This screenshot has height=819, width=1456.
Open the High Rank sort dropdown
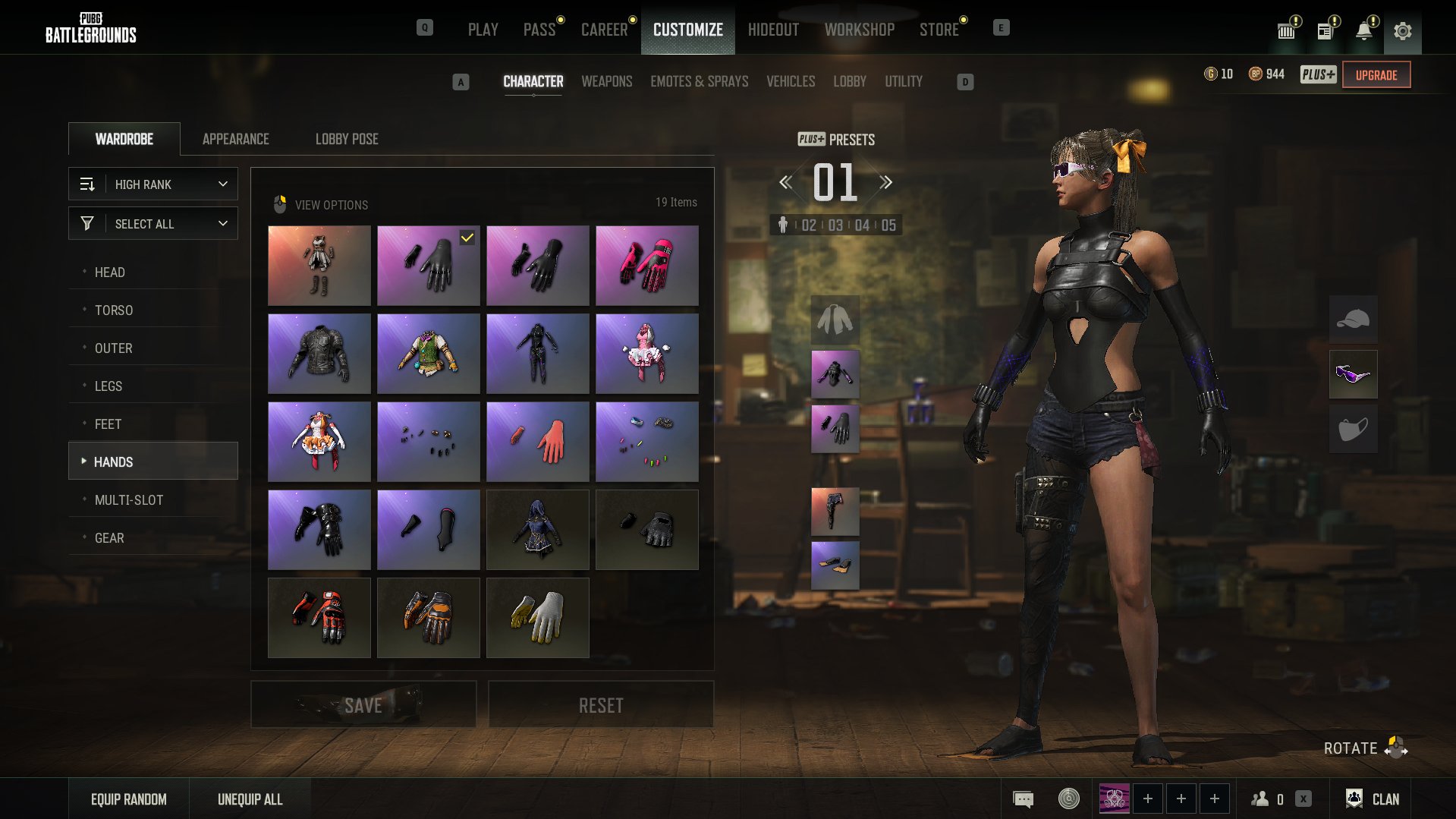point(153,184)
